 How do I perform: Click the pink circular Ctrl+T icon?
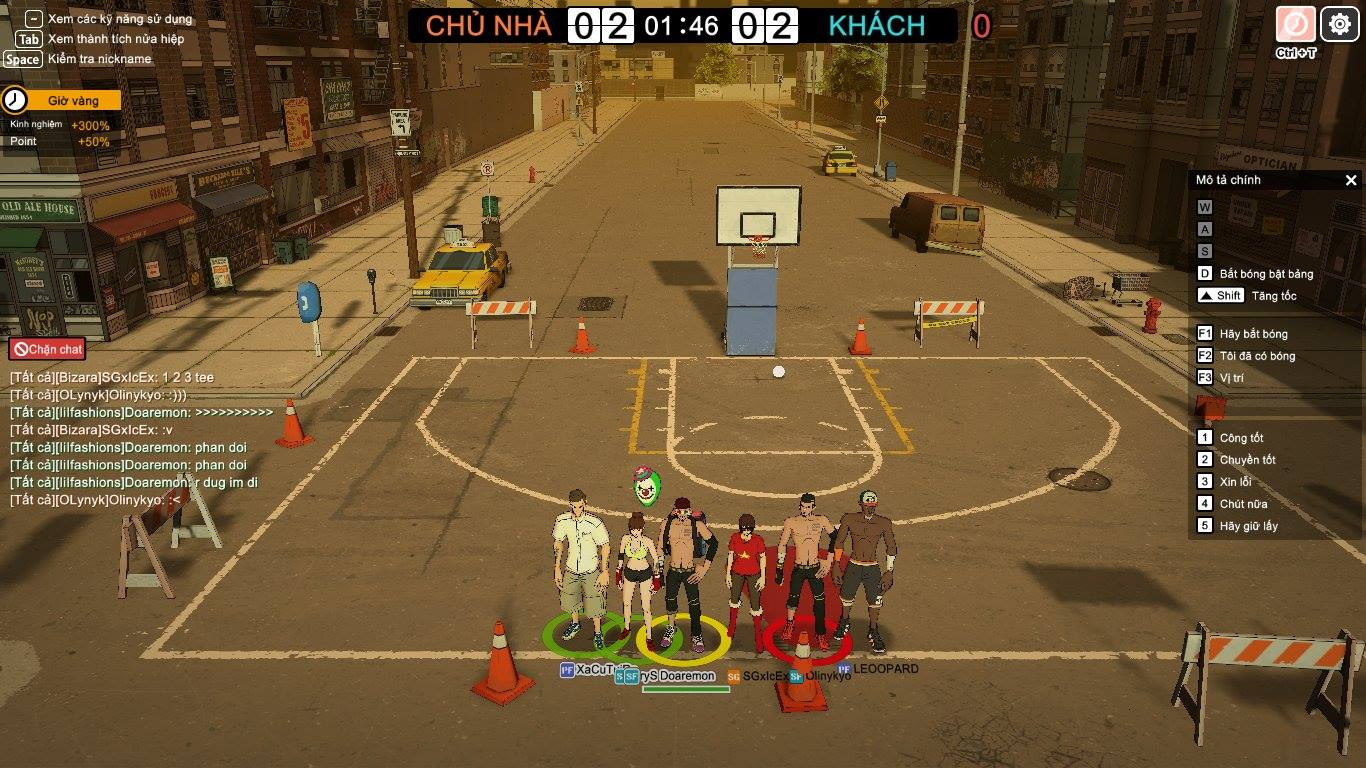coord(1296,24)
